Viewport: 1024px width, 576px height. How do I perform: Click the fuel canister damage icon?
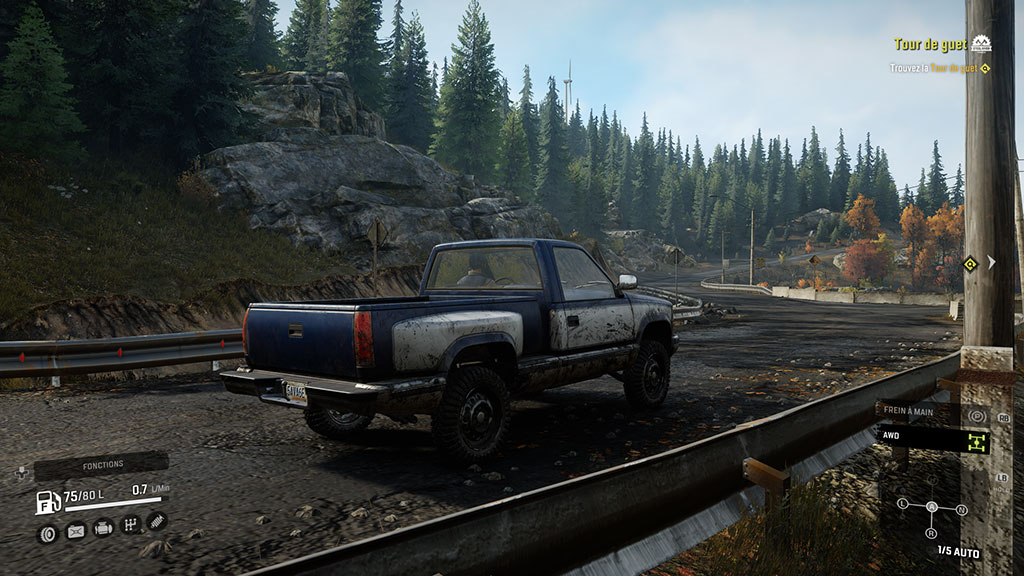click(x=75, y=531)
